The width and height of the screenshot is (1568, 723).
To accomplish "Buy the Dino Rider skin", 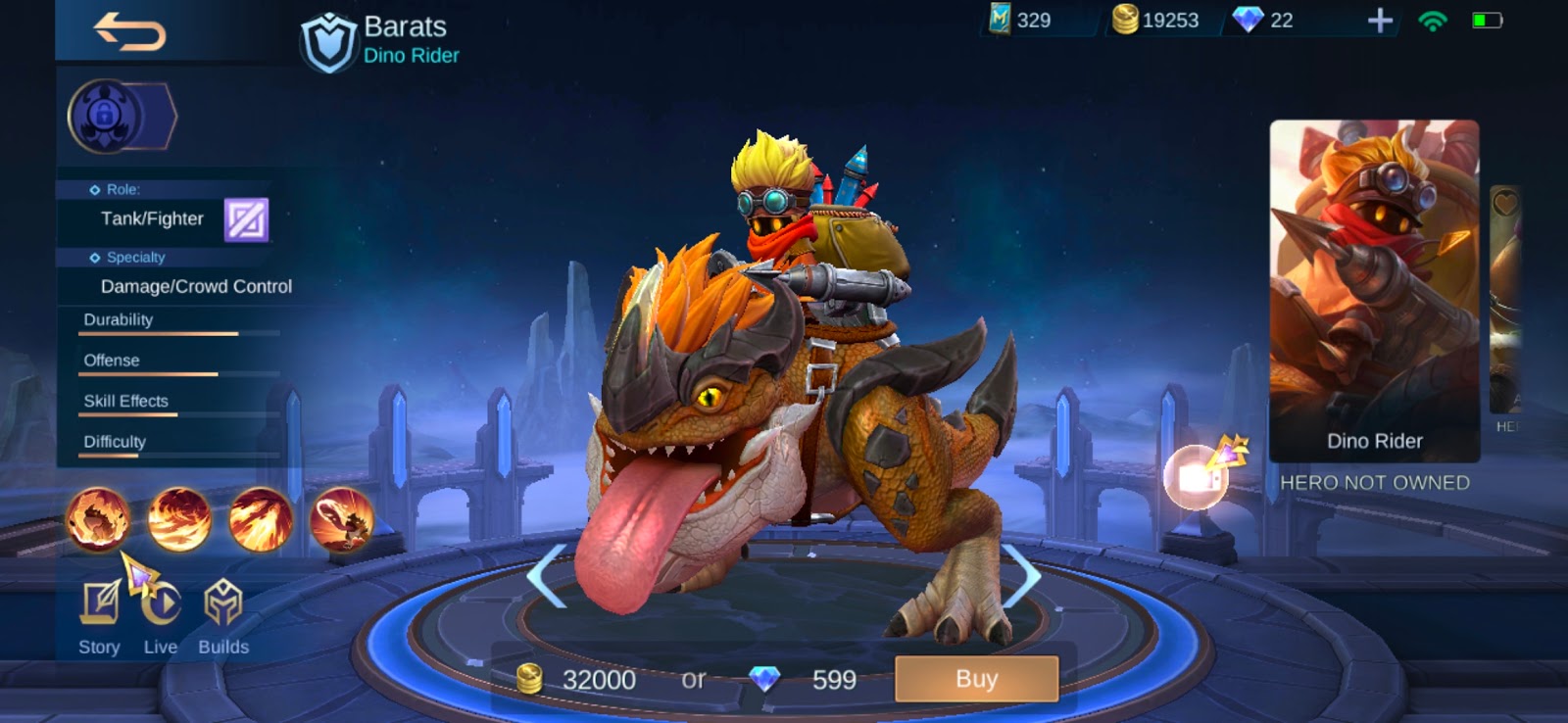I will [x=976, y=678].
